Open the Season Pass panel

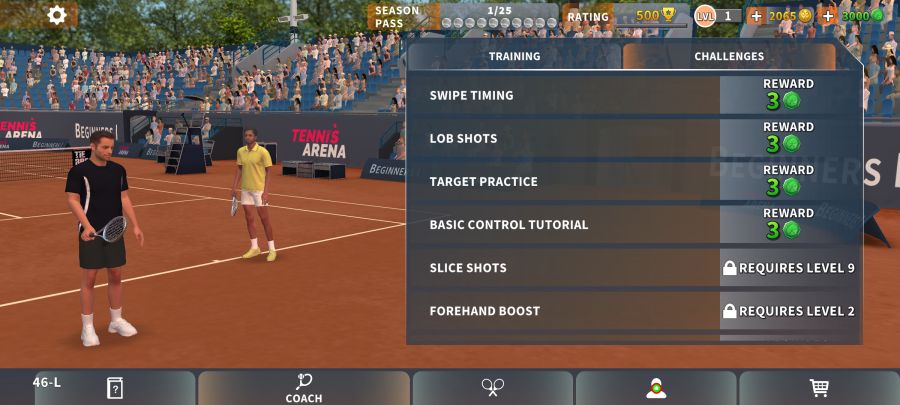[462, 17]
